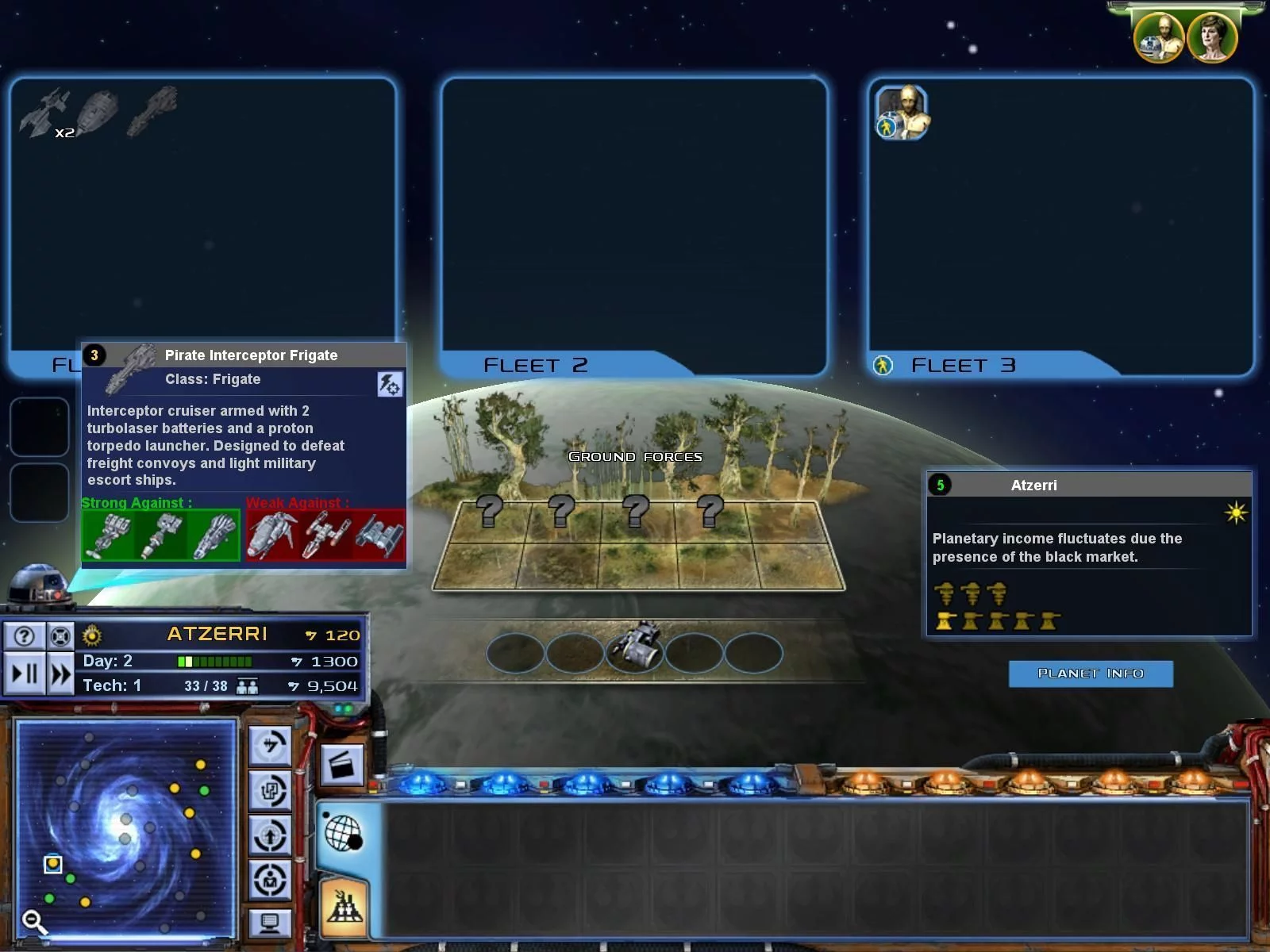
Task: Open the Planet Info panel
Action: coord(1090,674)
